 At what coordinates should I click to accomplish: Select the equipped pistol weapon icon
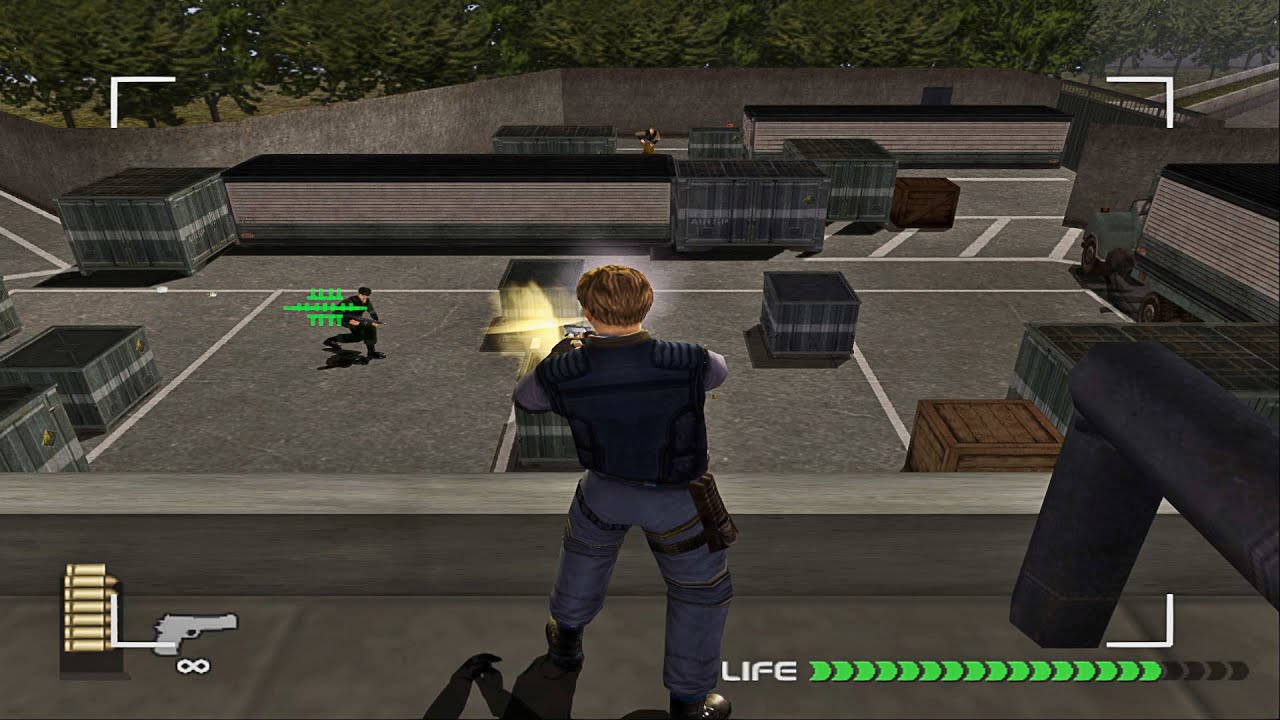coord(195,630)
